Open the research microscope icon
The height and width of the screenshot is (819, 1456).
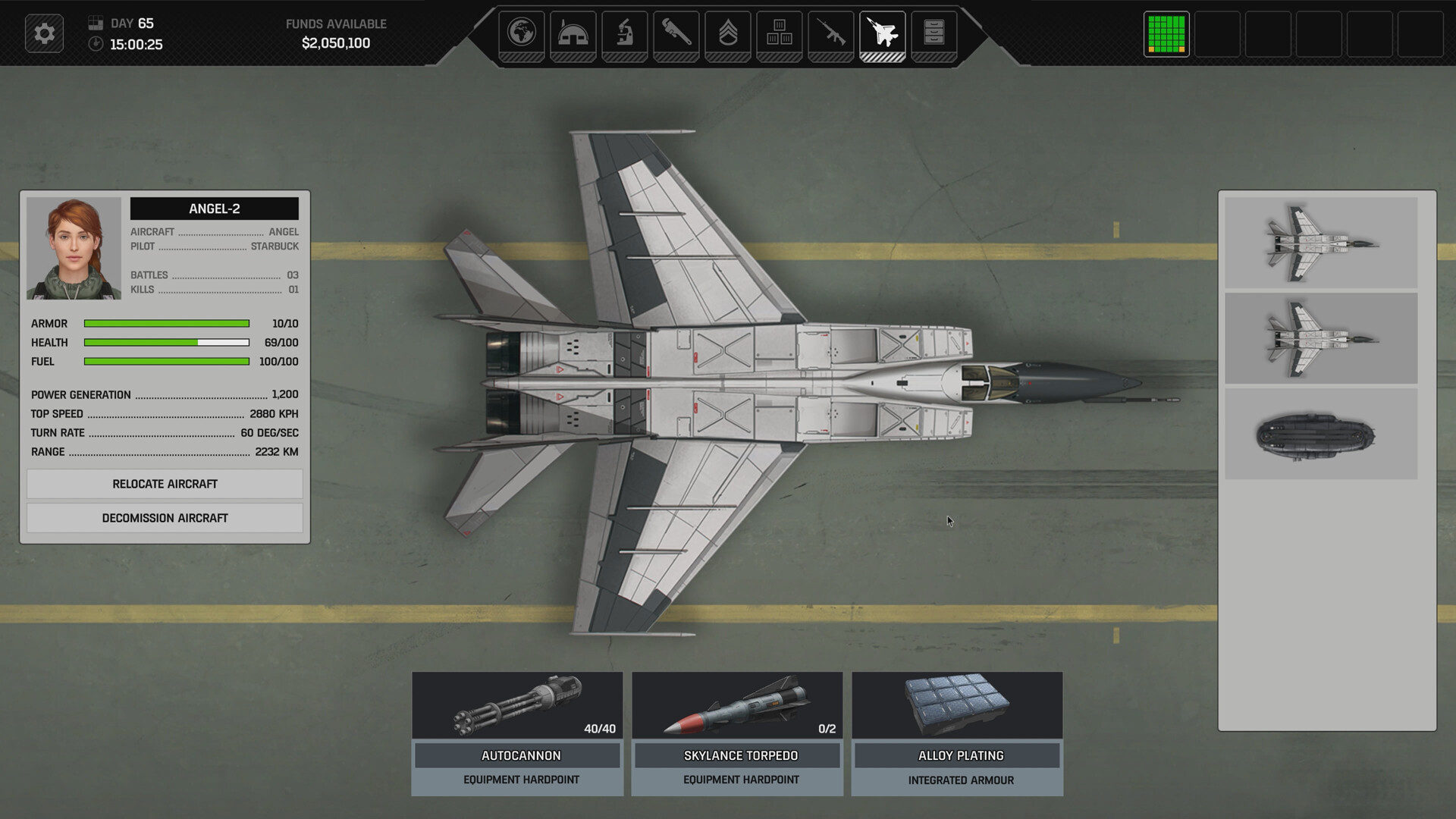click(626, 33)
